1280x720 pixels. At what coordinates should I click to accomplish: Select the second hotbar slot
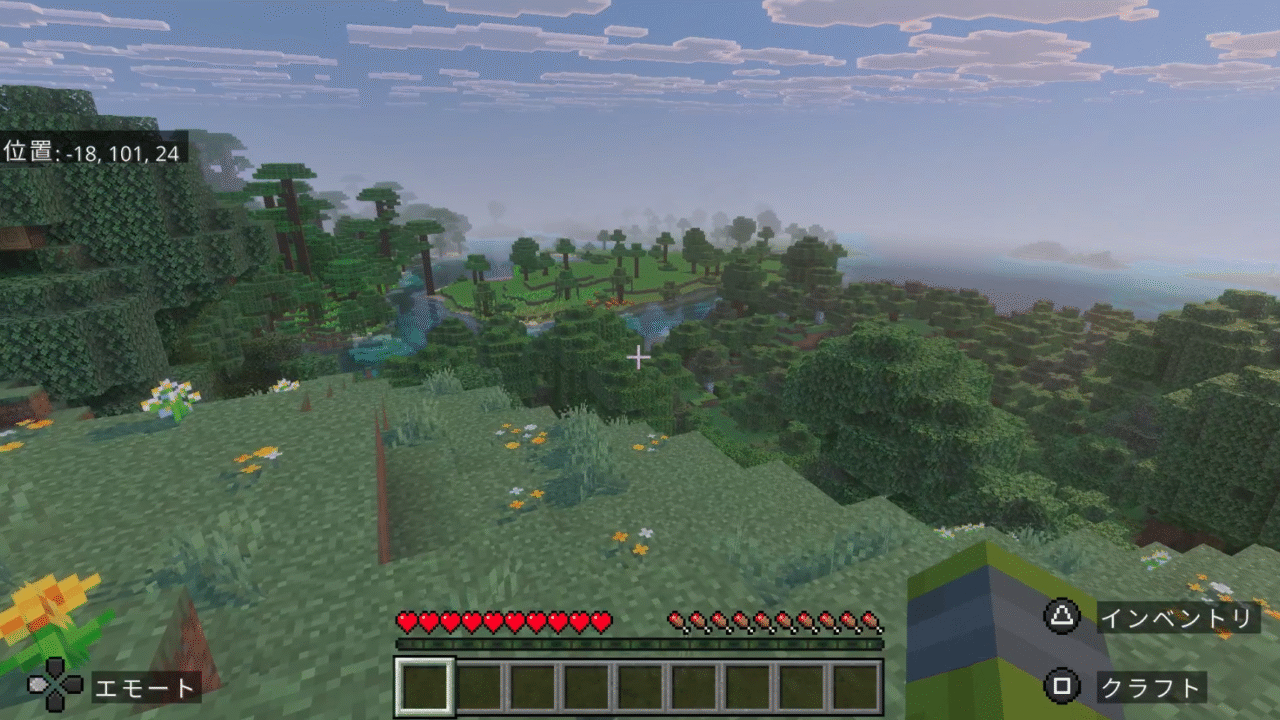pyautogui.click(x=480, y=683)
